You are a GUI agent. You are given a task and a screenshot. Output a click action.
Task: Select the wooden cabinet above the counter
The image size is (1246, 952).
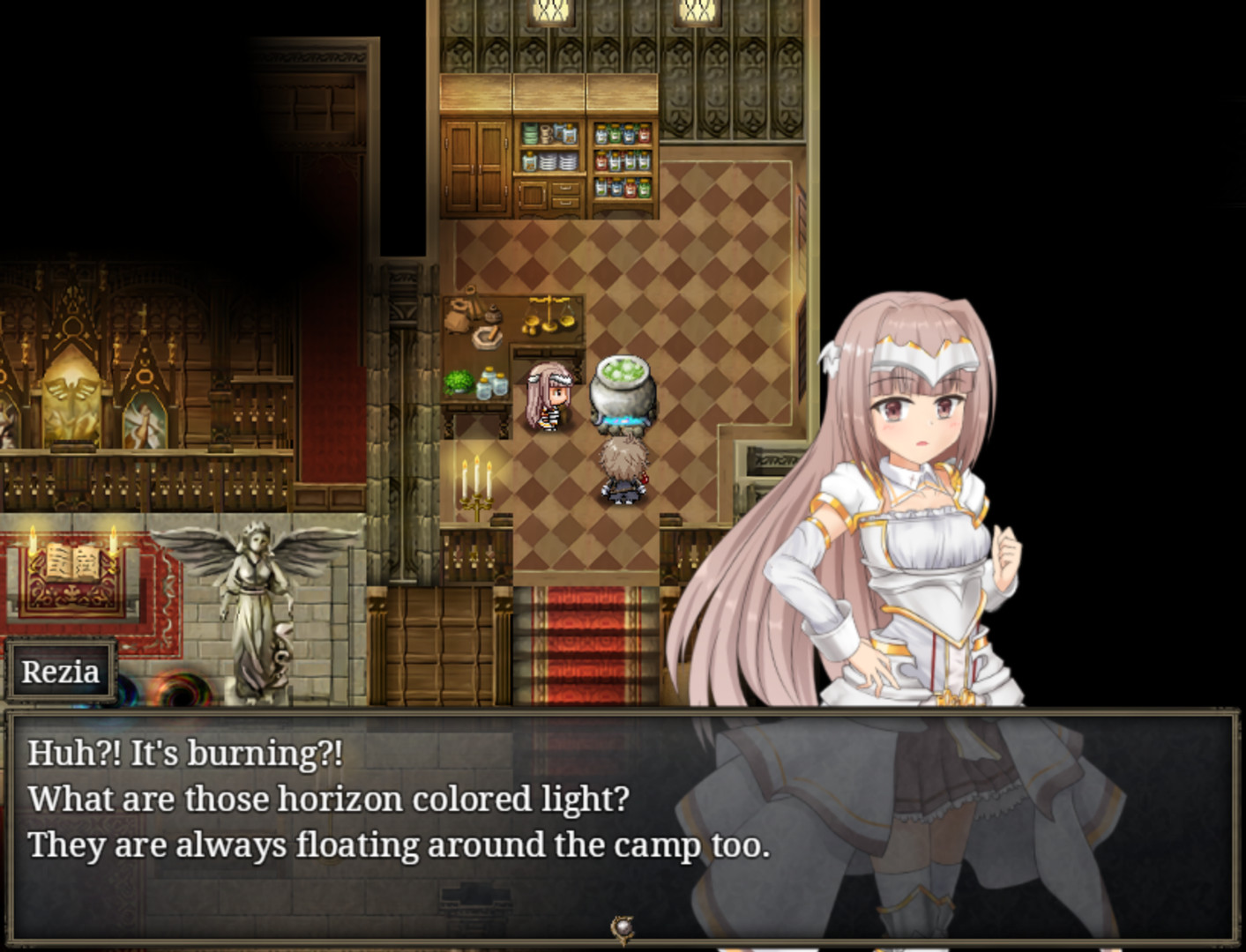tap(474, 163)
